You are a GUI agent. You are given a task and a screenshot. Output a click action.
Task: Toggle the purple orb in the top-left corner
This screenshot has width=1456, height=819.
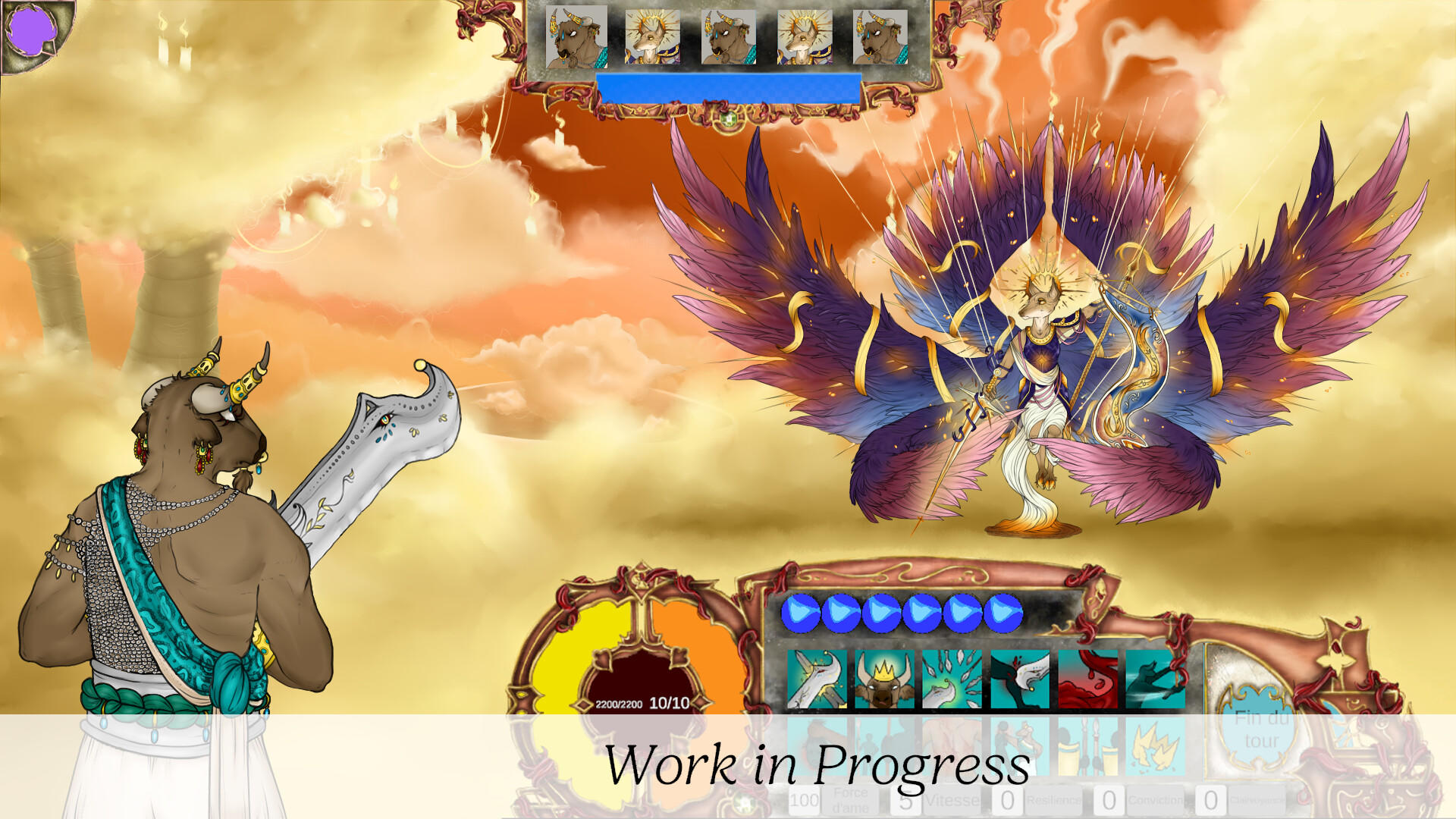coord(34,30)
